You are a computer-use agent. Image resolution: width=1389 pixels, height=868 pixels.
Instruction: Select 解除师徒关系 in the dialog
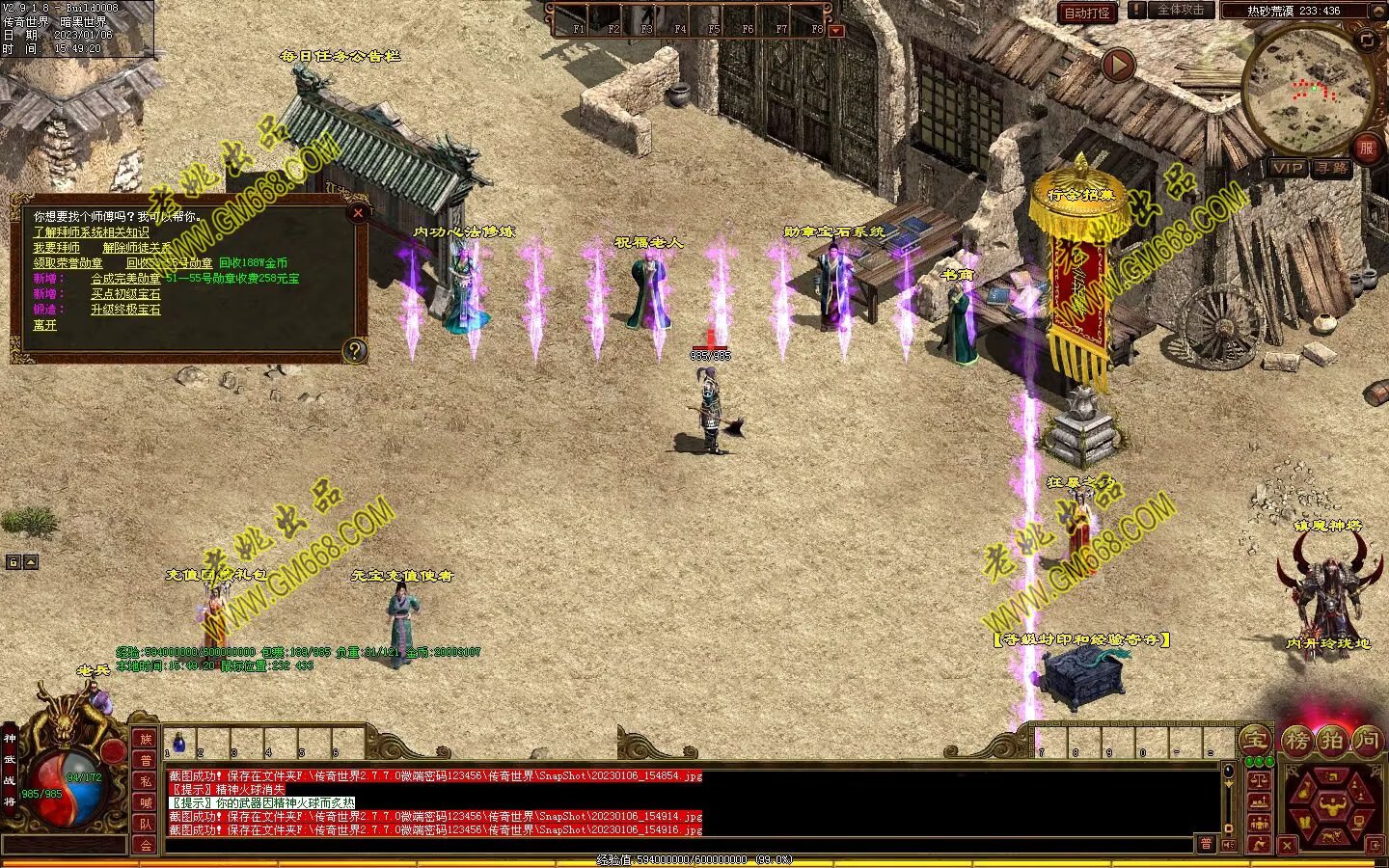click(137, 248)
